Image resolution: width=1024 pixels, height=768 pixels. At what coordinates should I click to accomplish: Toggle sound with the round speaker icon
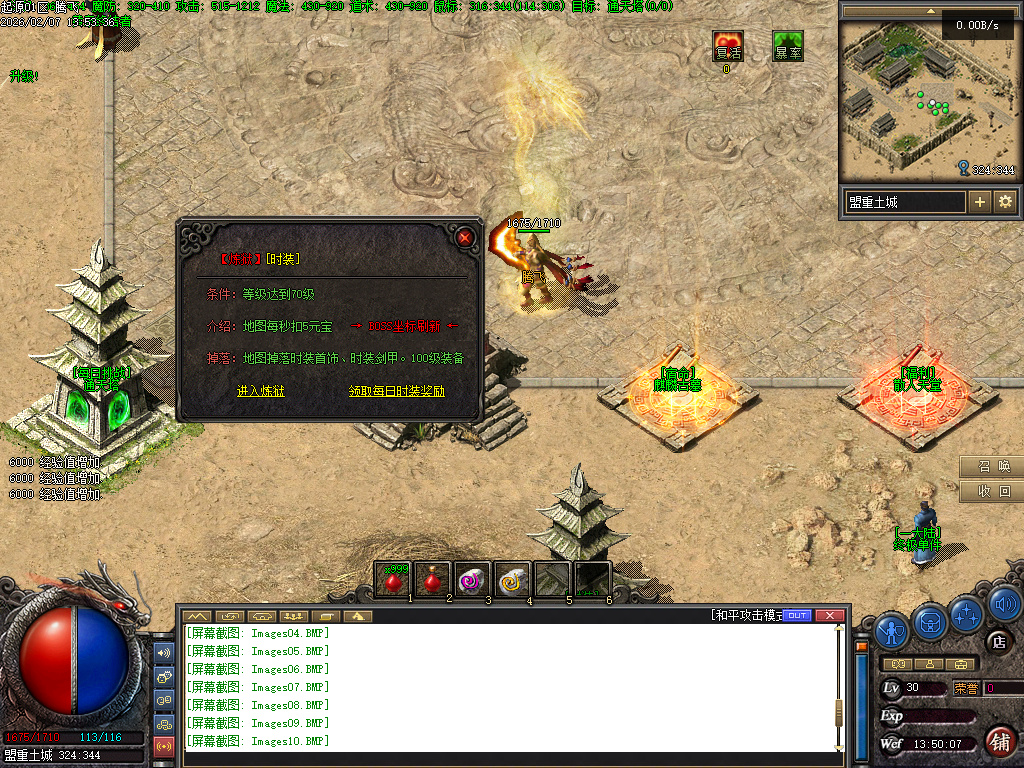(1004, 603)
